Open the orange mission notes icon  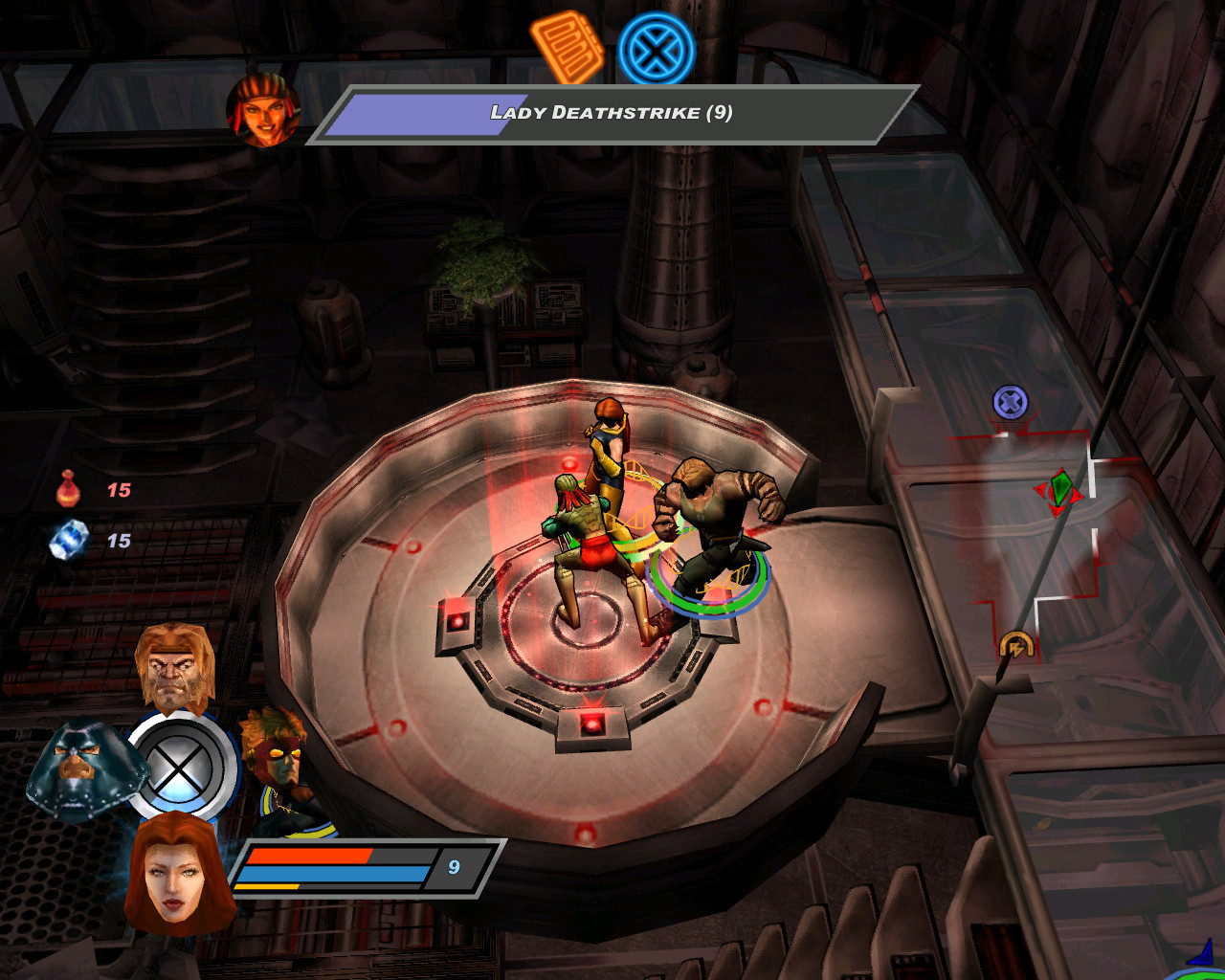(568, 46)
